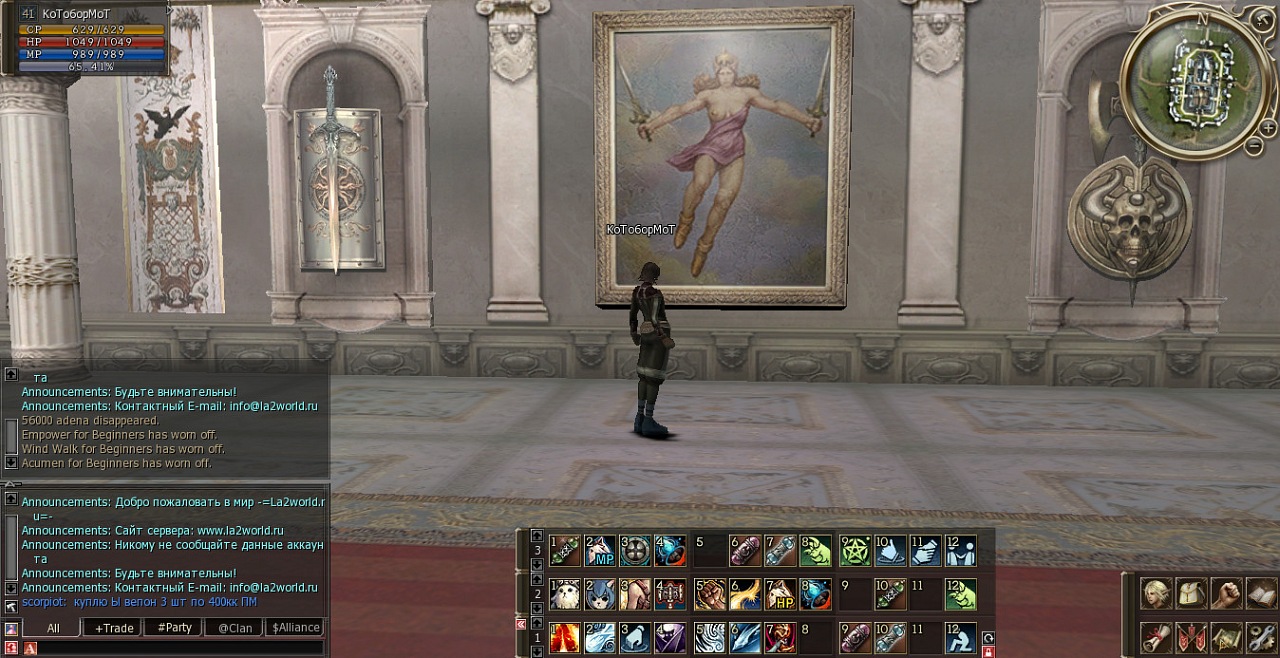Switch to the $Alliance chat tab
Screen dimensions: 1280x658
pyautogui.click(x=296, y=628)
